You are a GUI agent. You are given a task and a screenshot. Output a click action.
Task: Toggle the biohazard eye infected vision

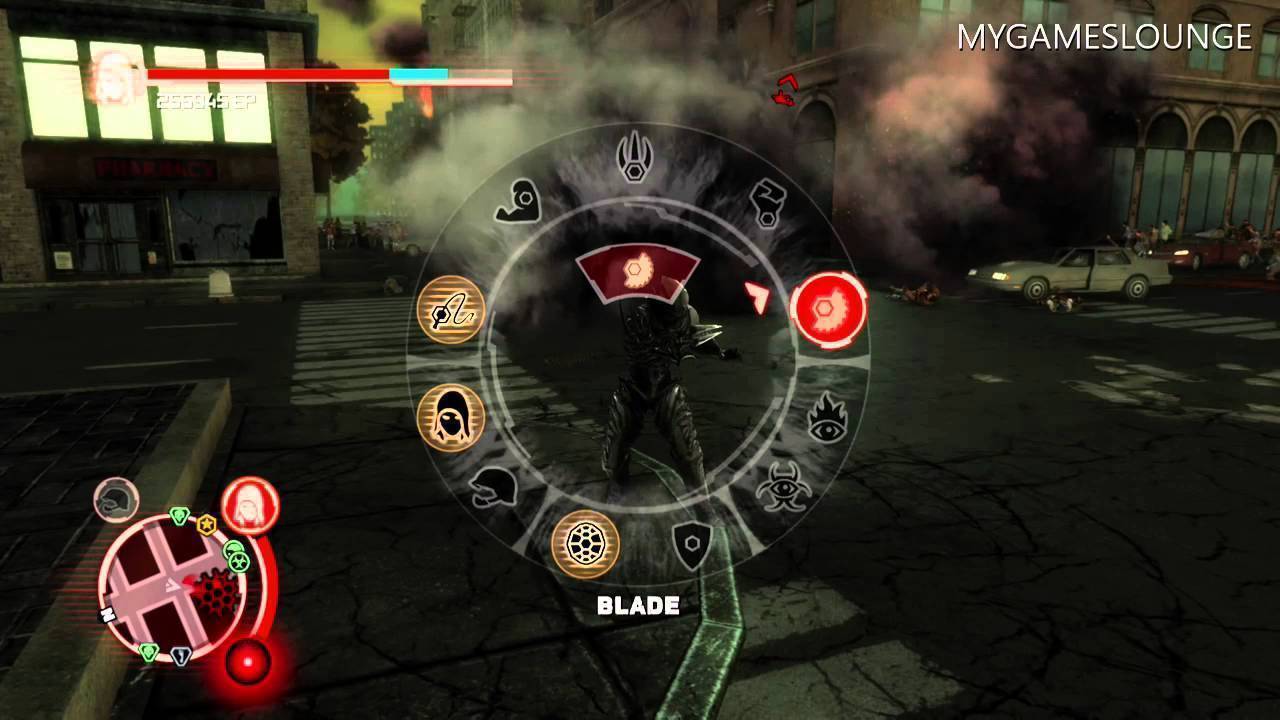(x=781, y=489)
